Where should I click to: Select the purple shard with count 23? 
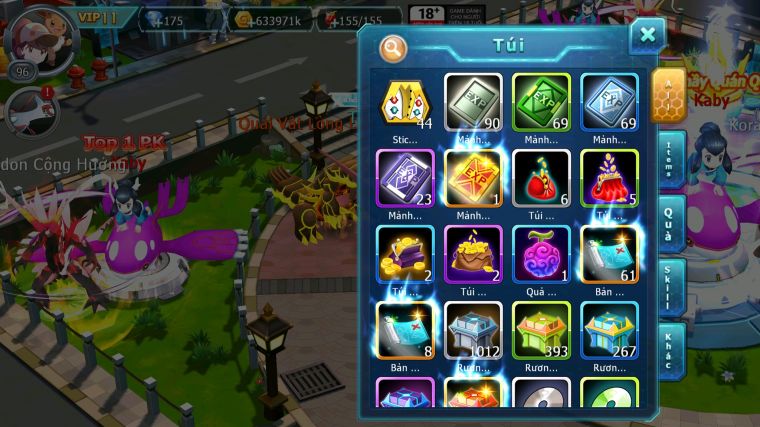[x=405, y=178]
